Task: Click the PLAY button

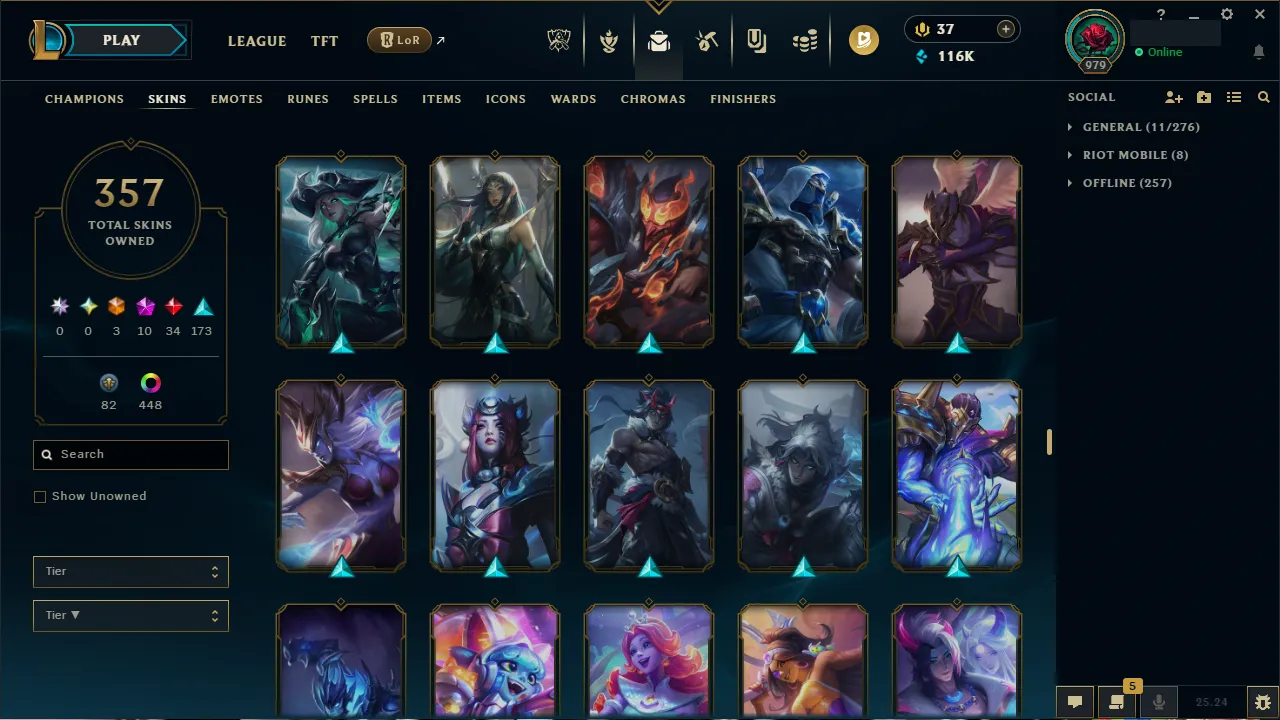Action: pos(121,40)
